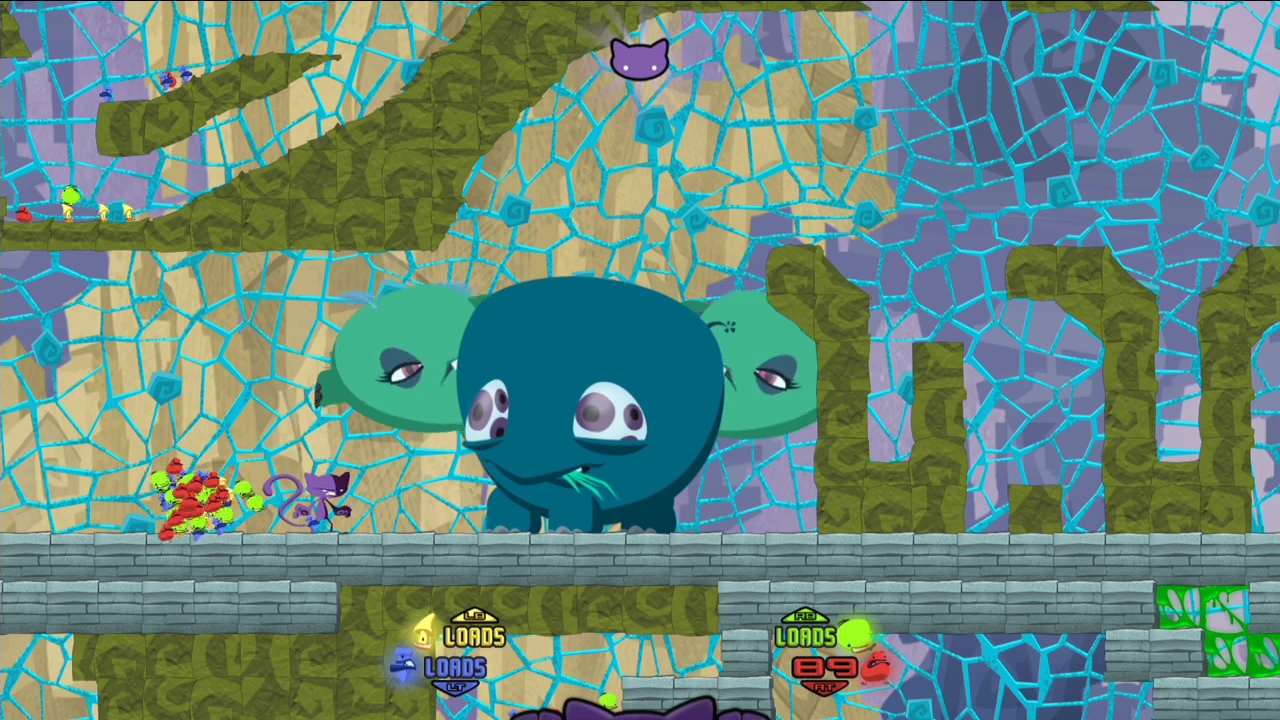
Task: Choose the blue quark icon
Action: (x=404, y=664)
